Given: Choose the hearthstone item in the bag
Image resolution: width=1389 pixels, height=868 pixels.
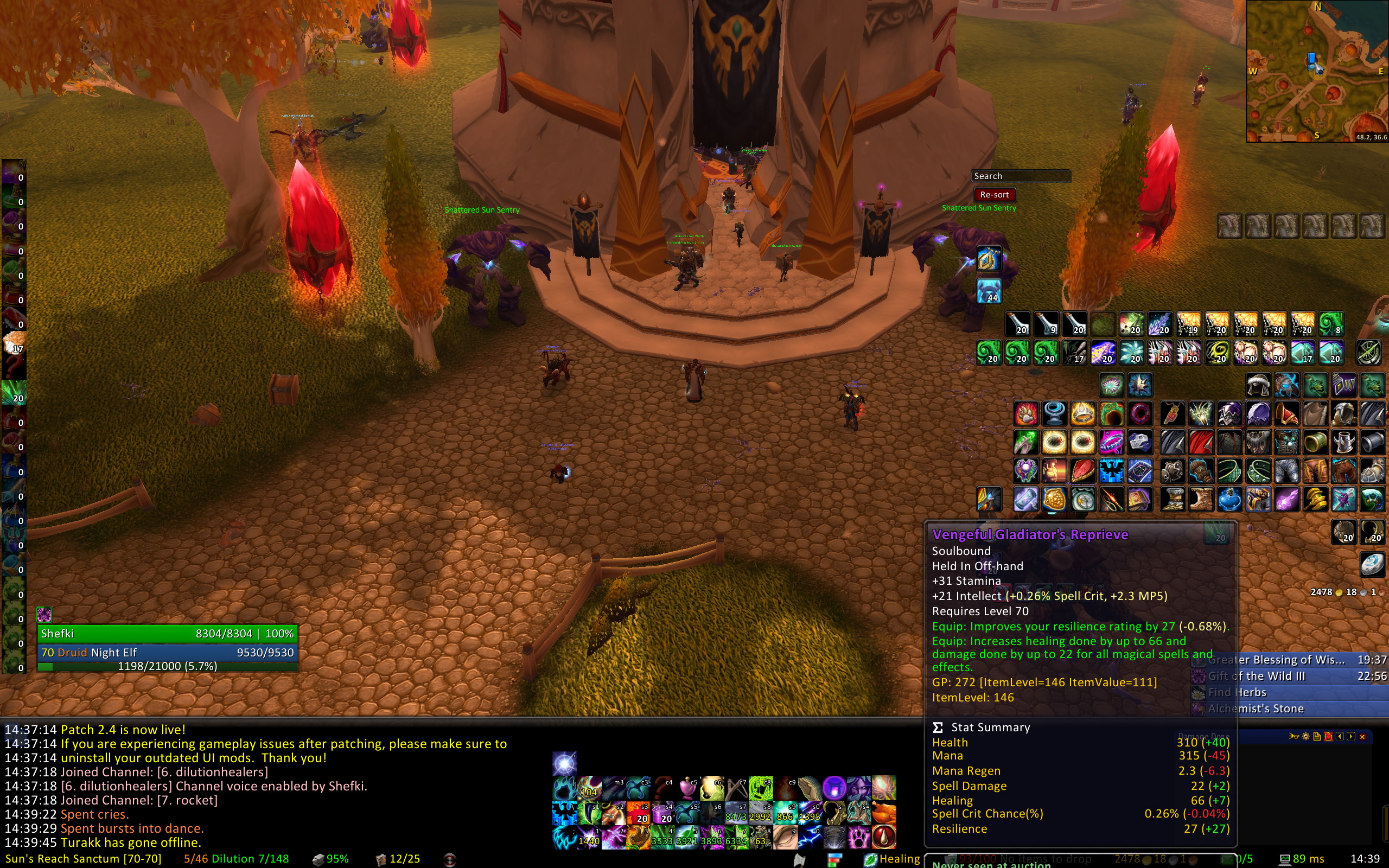Looking at the screenshot, I should click(x=1372, y=565).
